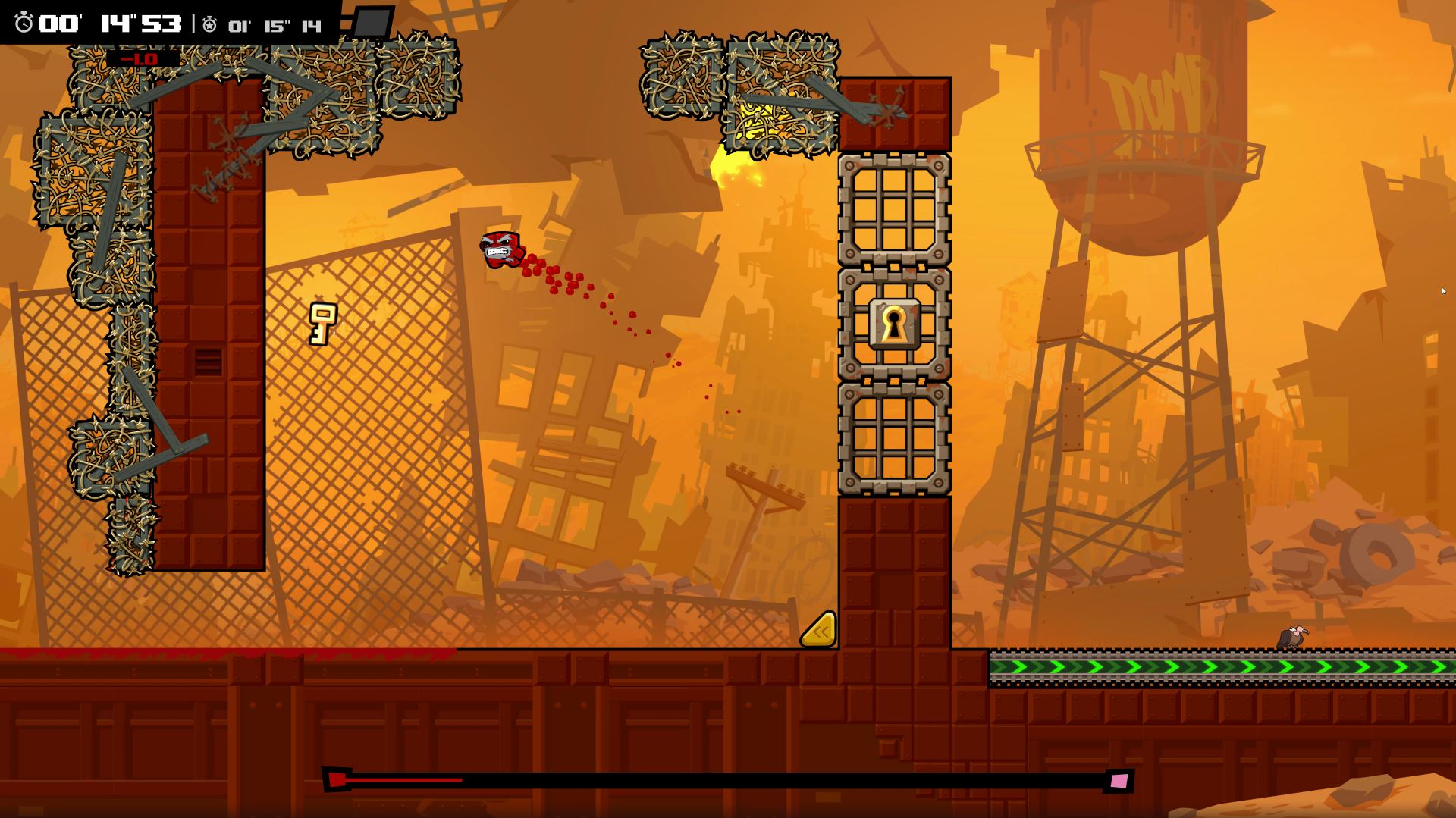Select the Meat Boy character mid-jump
1456x818 pixels.
pos(501,250)
